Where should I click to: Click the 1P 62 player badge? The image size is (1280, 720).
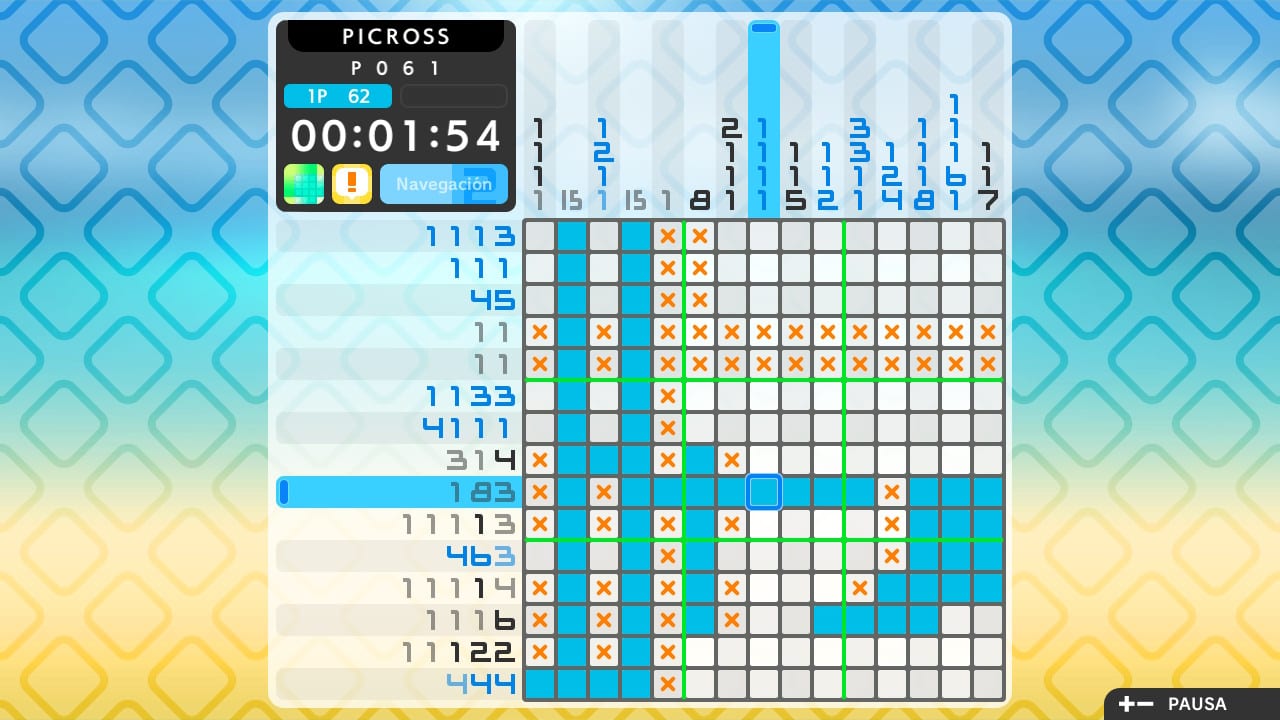tap(338, 96)
